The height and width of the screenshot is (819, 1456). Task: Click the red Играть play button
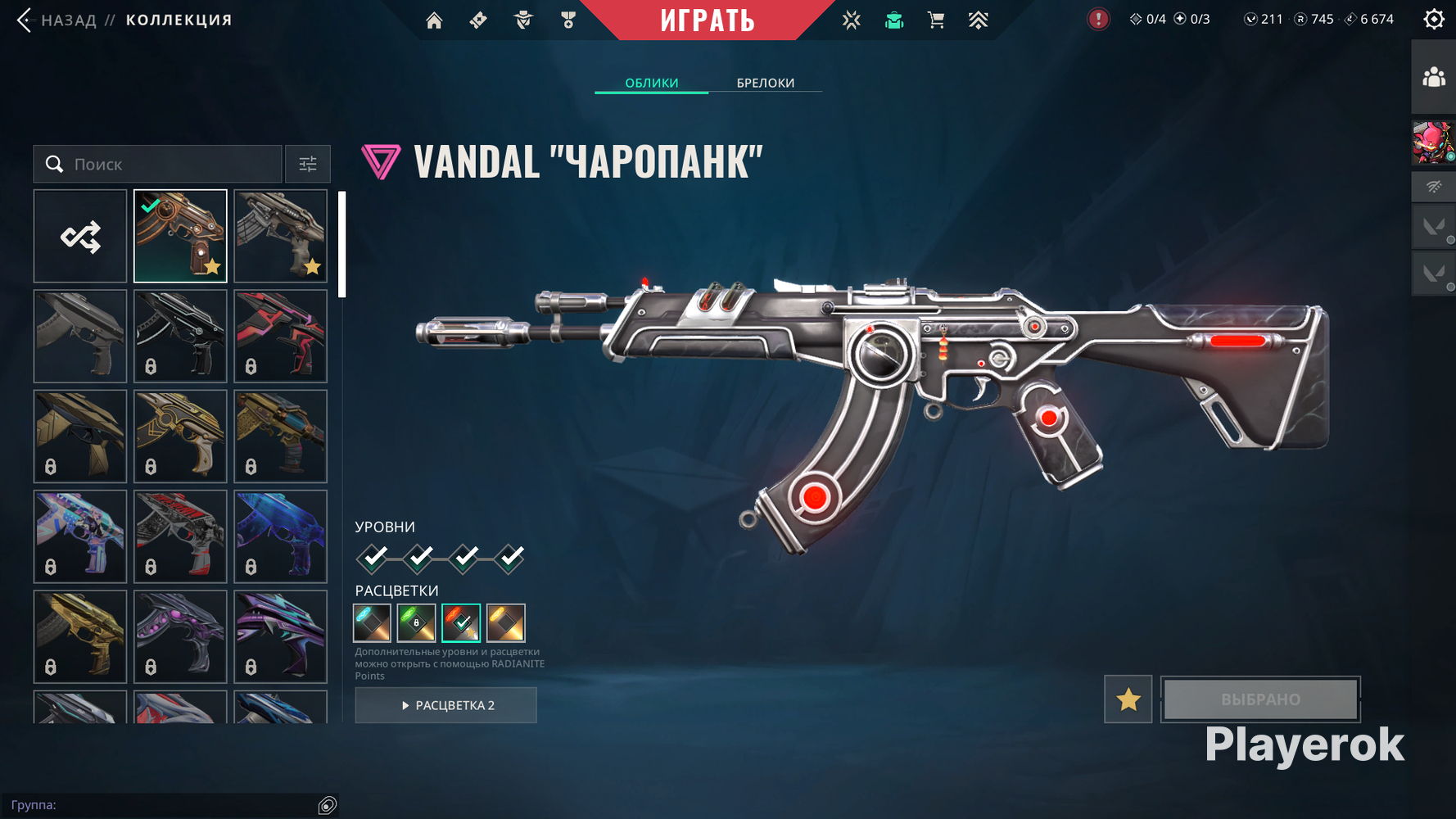pos(708,20)
